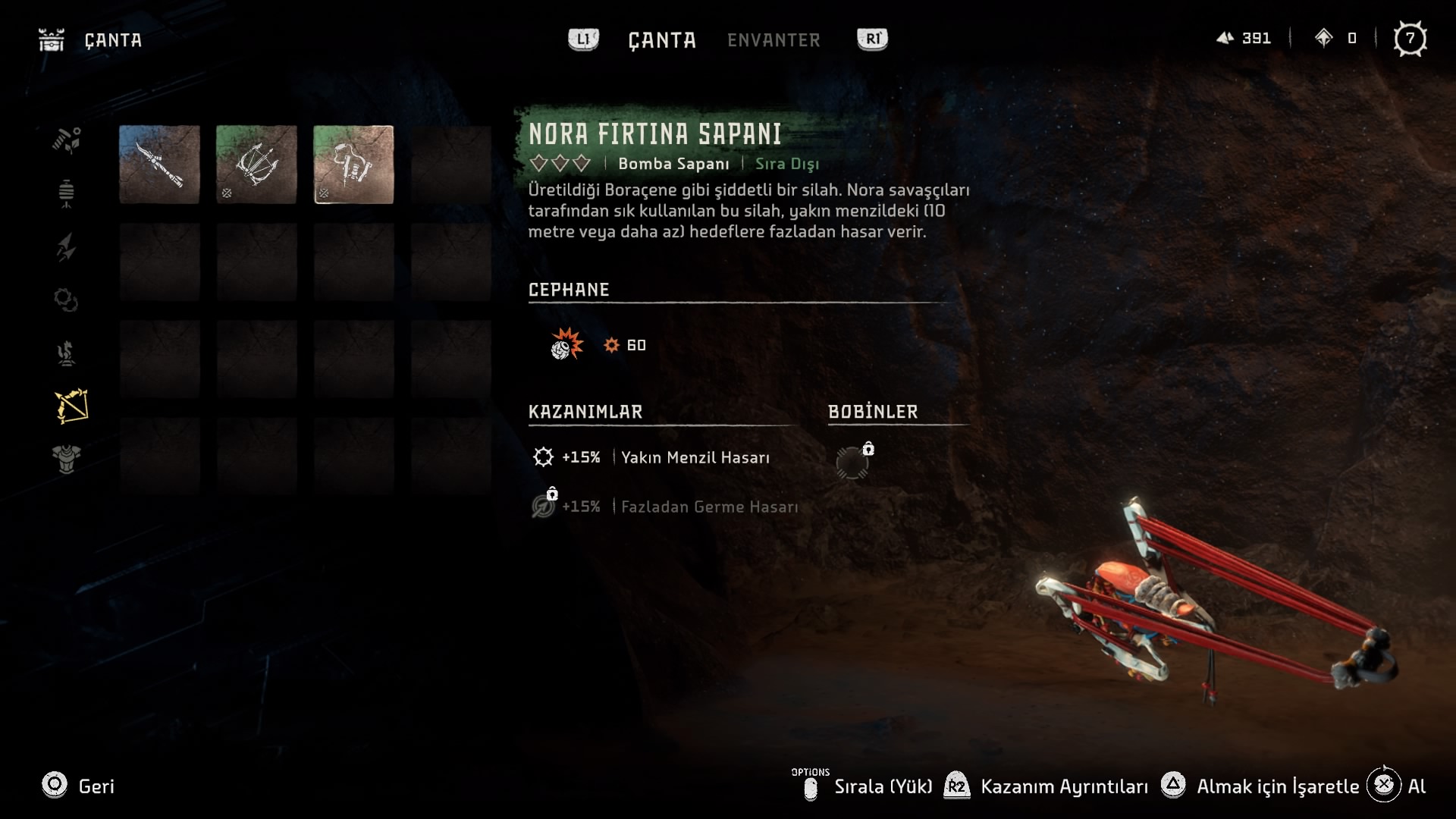The image size is (1456, 819).
Task: Switch to the coils category
Action: click(x=67, y=300)
